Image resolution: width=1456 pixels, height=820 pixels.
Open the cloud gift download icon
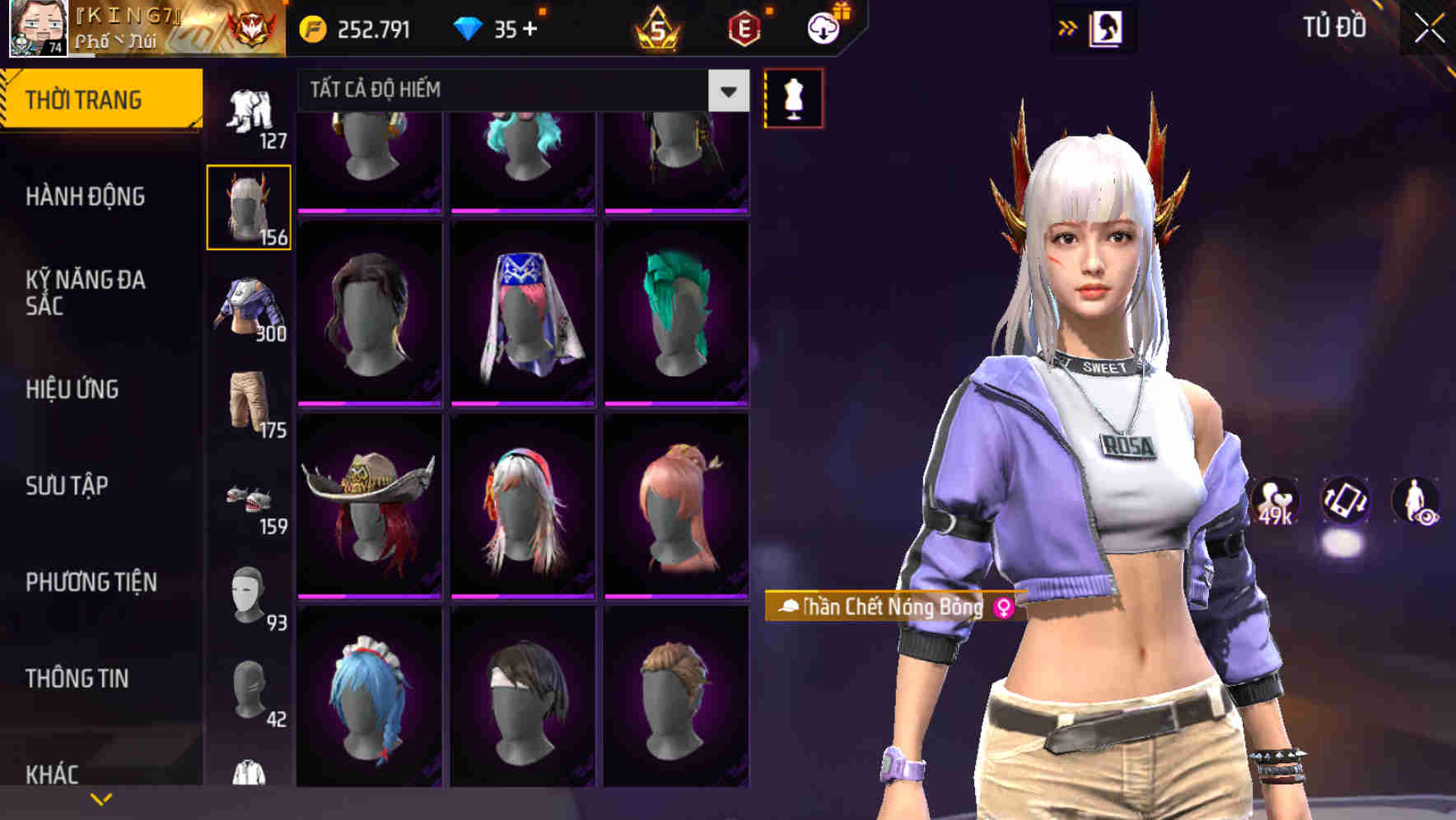pyautogui.click(x=823, y=27)
